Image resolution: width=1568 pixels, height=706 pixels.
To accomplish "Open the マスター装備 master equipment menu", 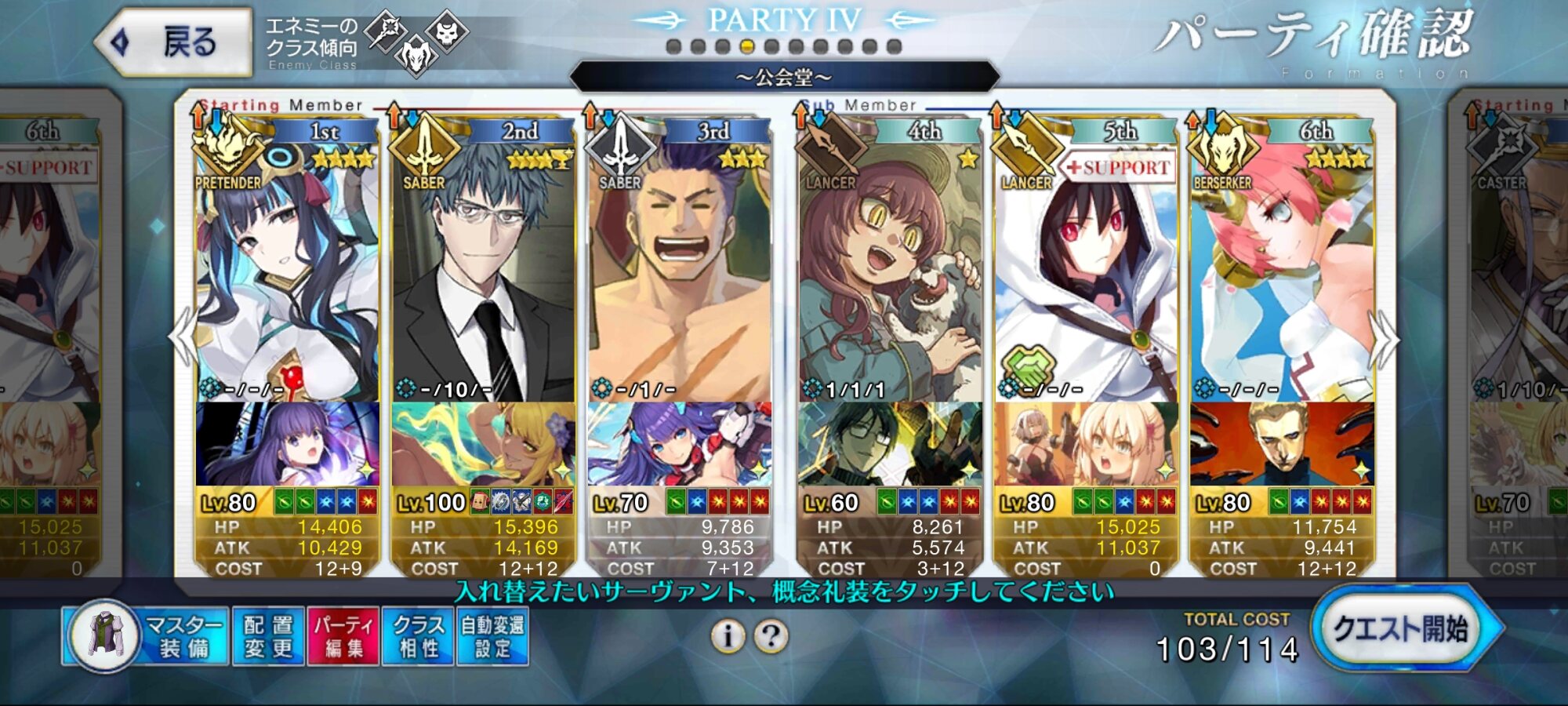I will click(x=147, y=636).
